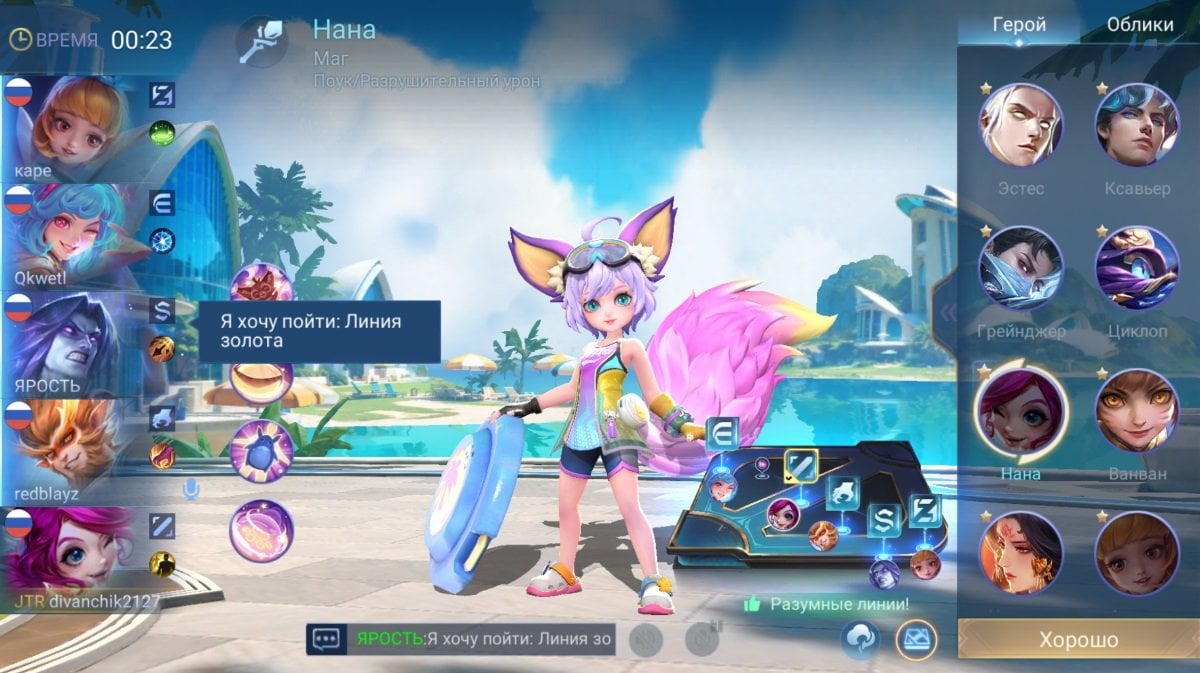Confirm with the Хорошо button

click(1078, 640)
